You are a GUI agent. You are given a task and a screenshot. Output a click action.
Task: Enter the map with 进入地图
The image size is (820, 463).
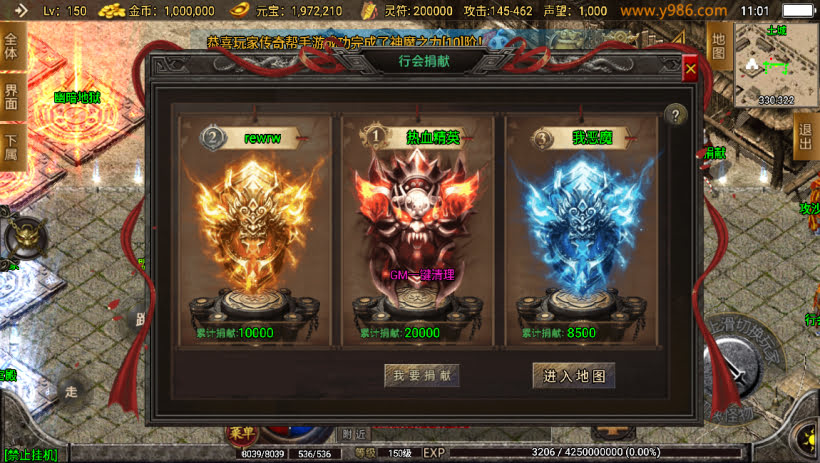pos(573,375)
